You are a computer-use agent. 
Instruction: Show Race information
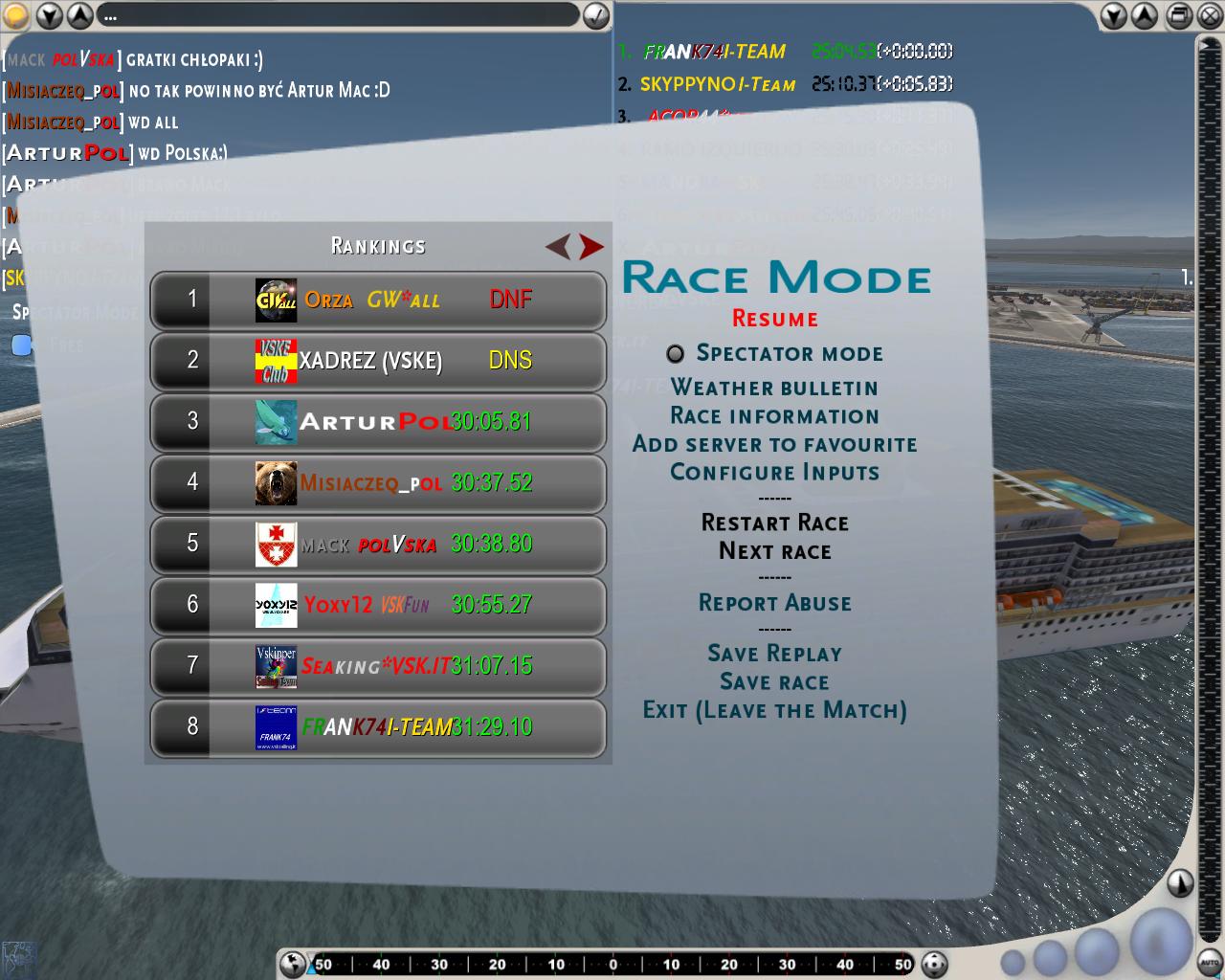click(x=774, y=416)
